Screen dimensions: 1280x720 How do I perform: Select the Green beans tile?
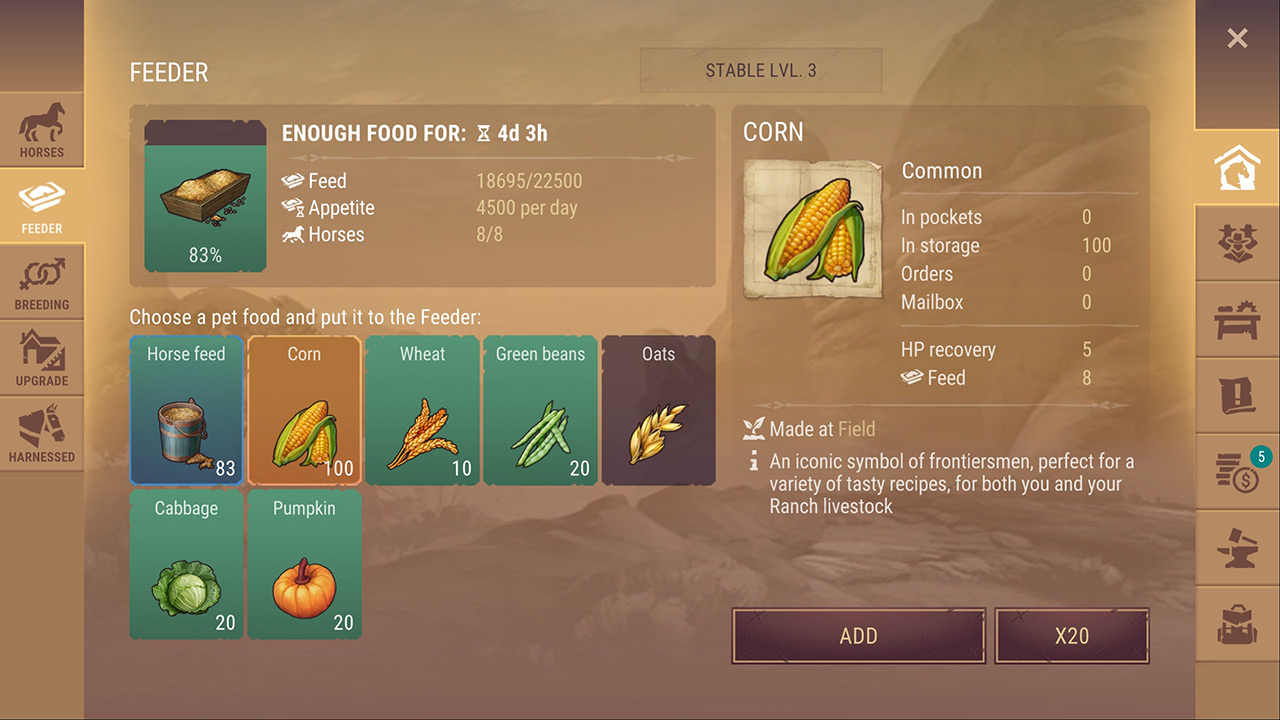pos(540,410)
